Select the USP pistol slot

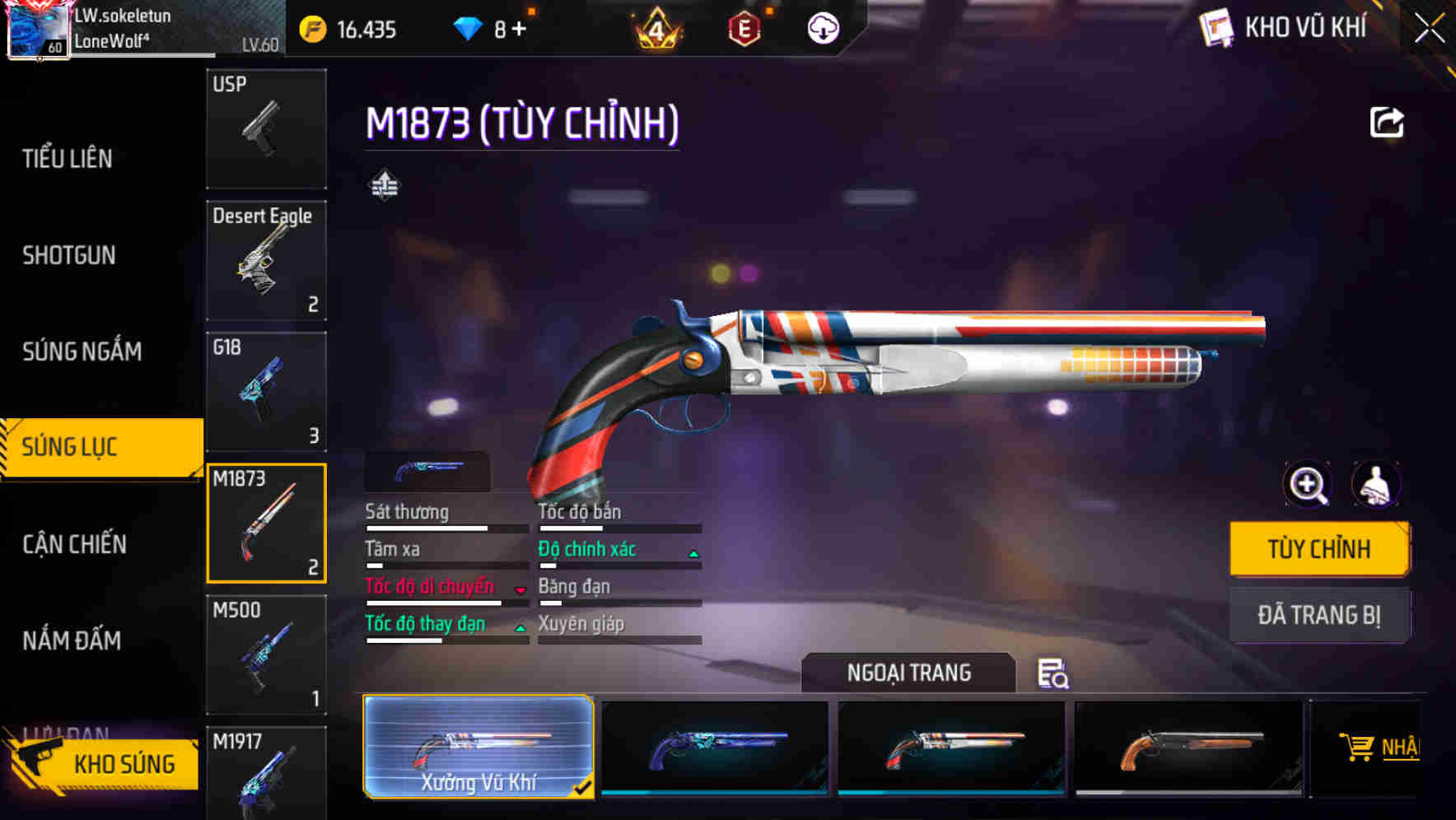pos(266,129)
